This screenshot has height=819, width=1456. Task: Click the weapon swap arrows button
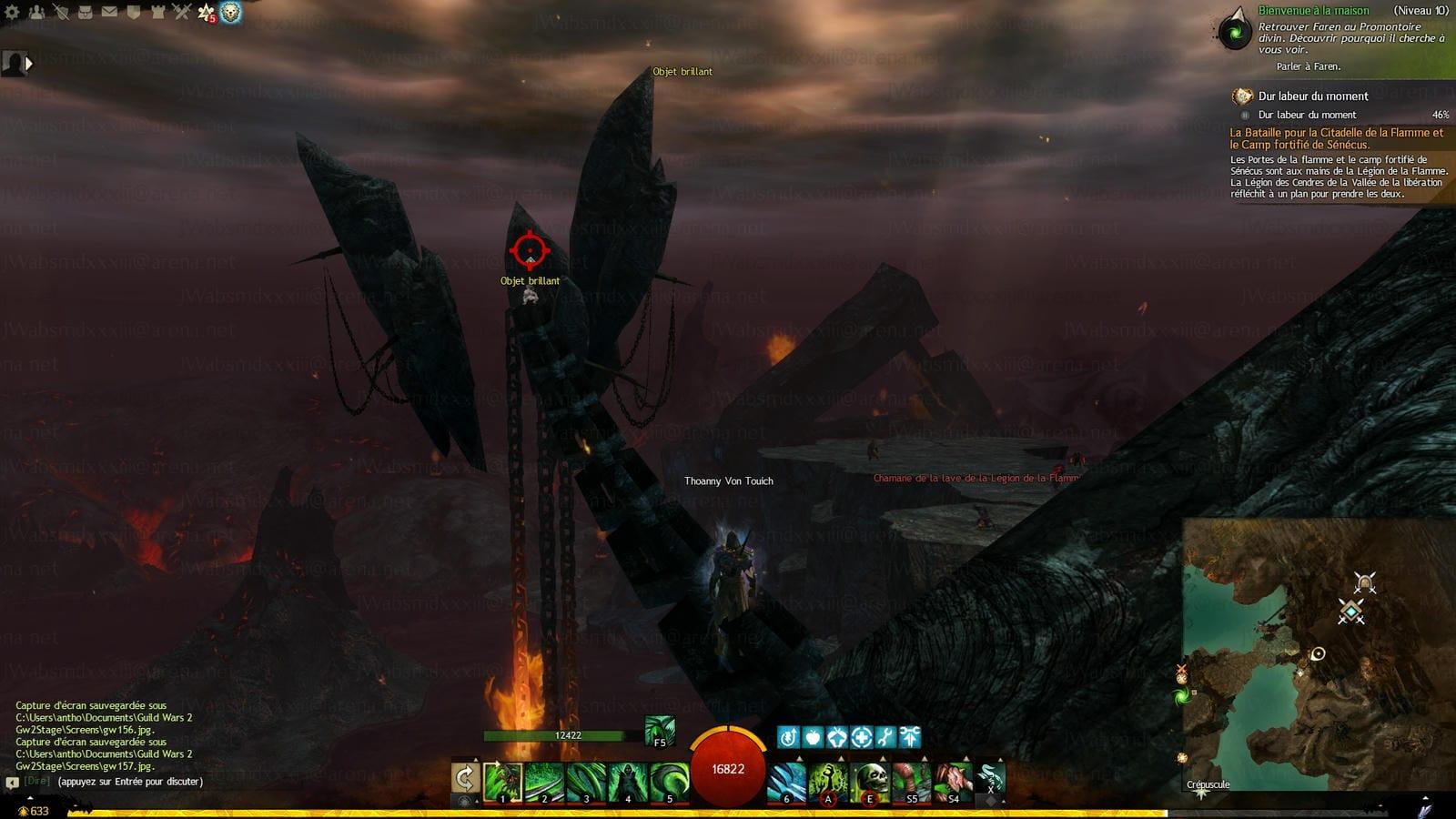tap(465, 779)
